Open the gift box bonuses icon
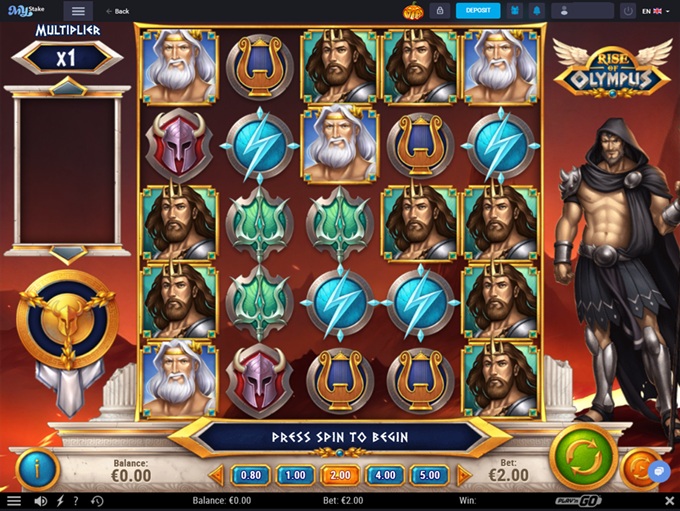Screen dimensions: 680x511 515,11
